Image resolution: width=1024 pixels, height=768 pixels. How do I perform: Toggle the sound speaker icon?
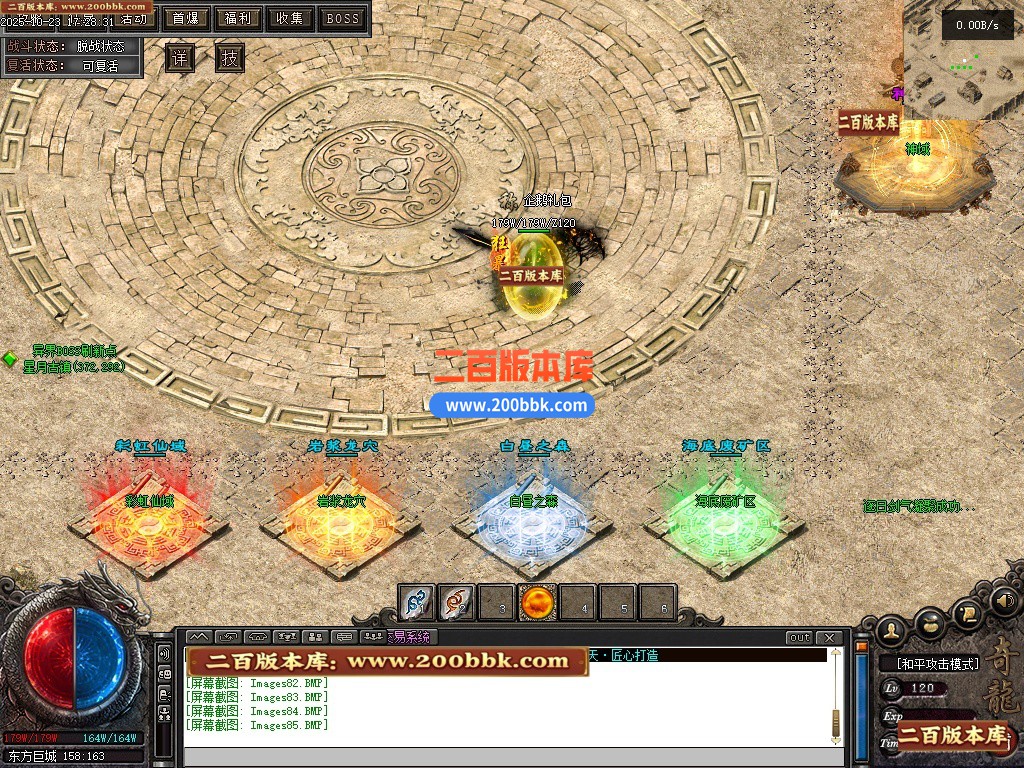coord(1004,601)
